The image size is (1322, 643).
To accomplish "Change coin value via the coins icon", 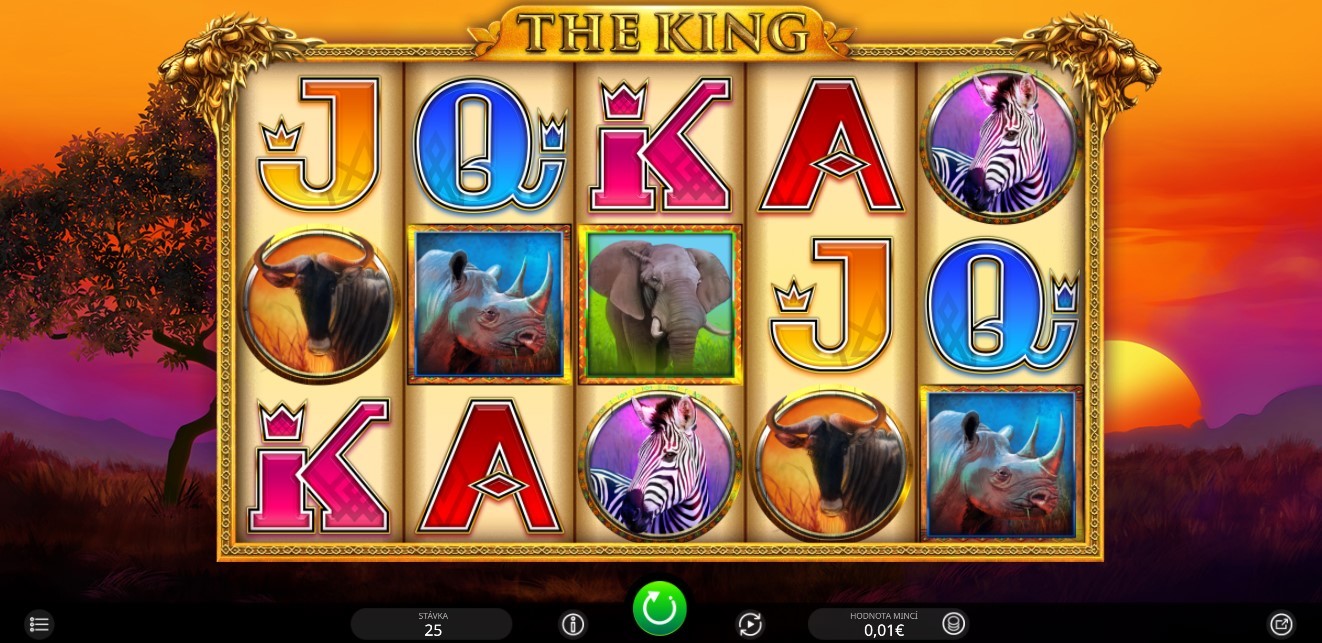I will coord(954,624).
